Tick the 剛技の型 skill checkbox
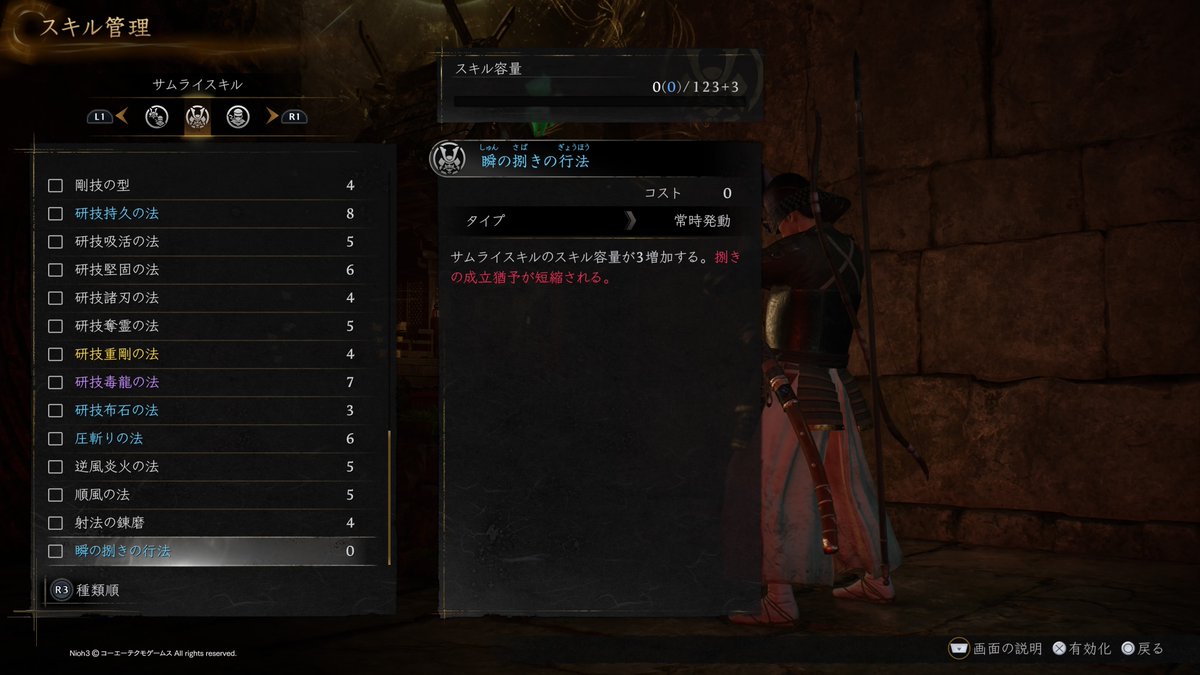This screenshot has height=675, width=1200. [x=56, y=186]
